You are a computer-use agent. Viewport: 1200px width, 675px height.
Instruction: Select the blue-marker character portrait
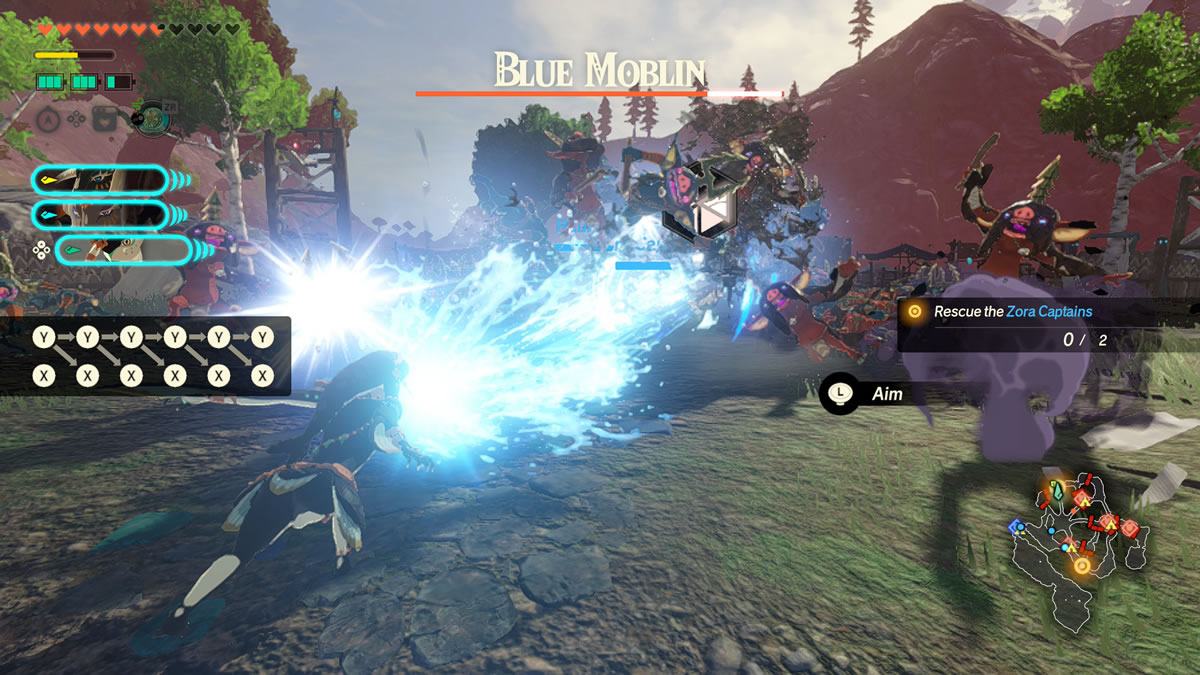(98, 214)
